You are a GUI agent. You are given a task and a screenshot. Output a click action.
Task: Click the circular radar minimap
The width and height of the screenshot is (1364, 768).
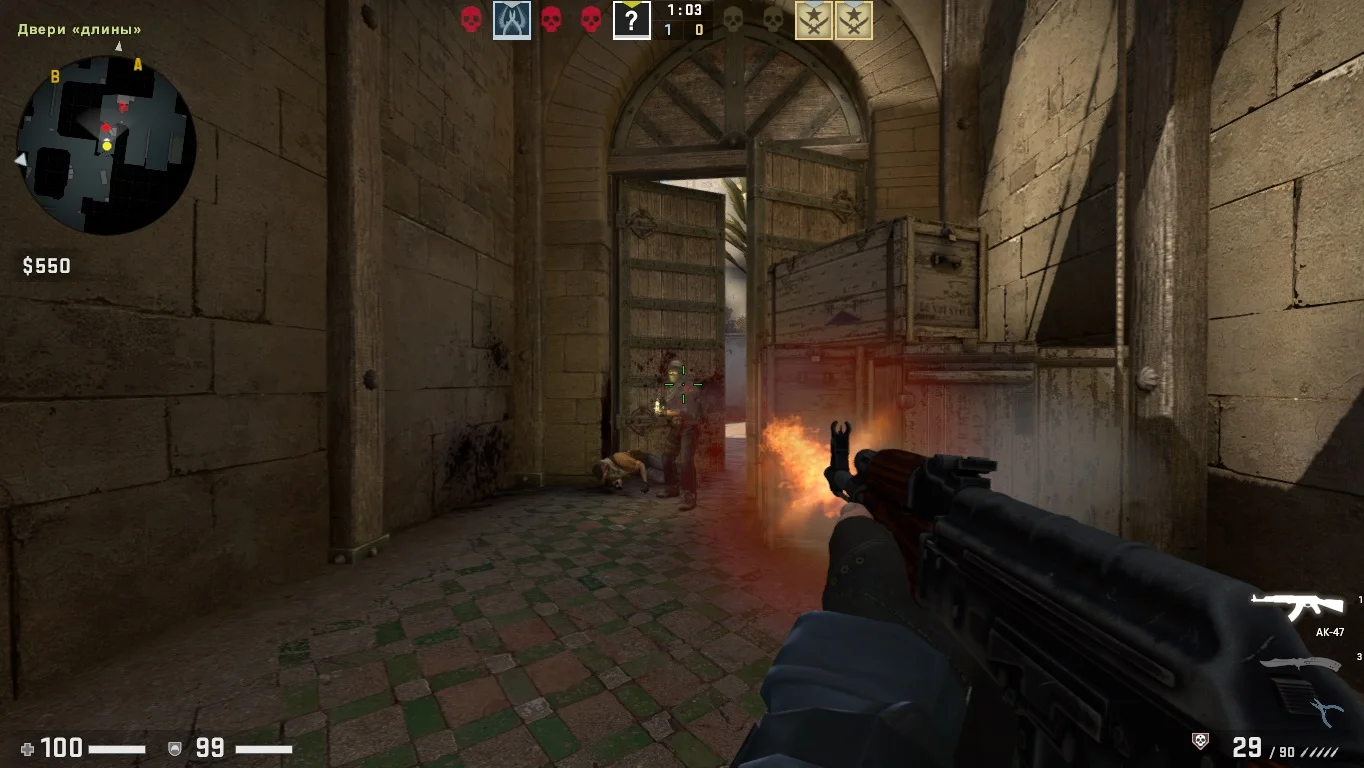[x=105, y=146]
